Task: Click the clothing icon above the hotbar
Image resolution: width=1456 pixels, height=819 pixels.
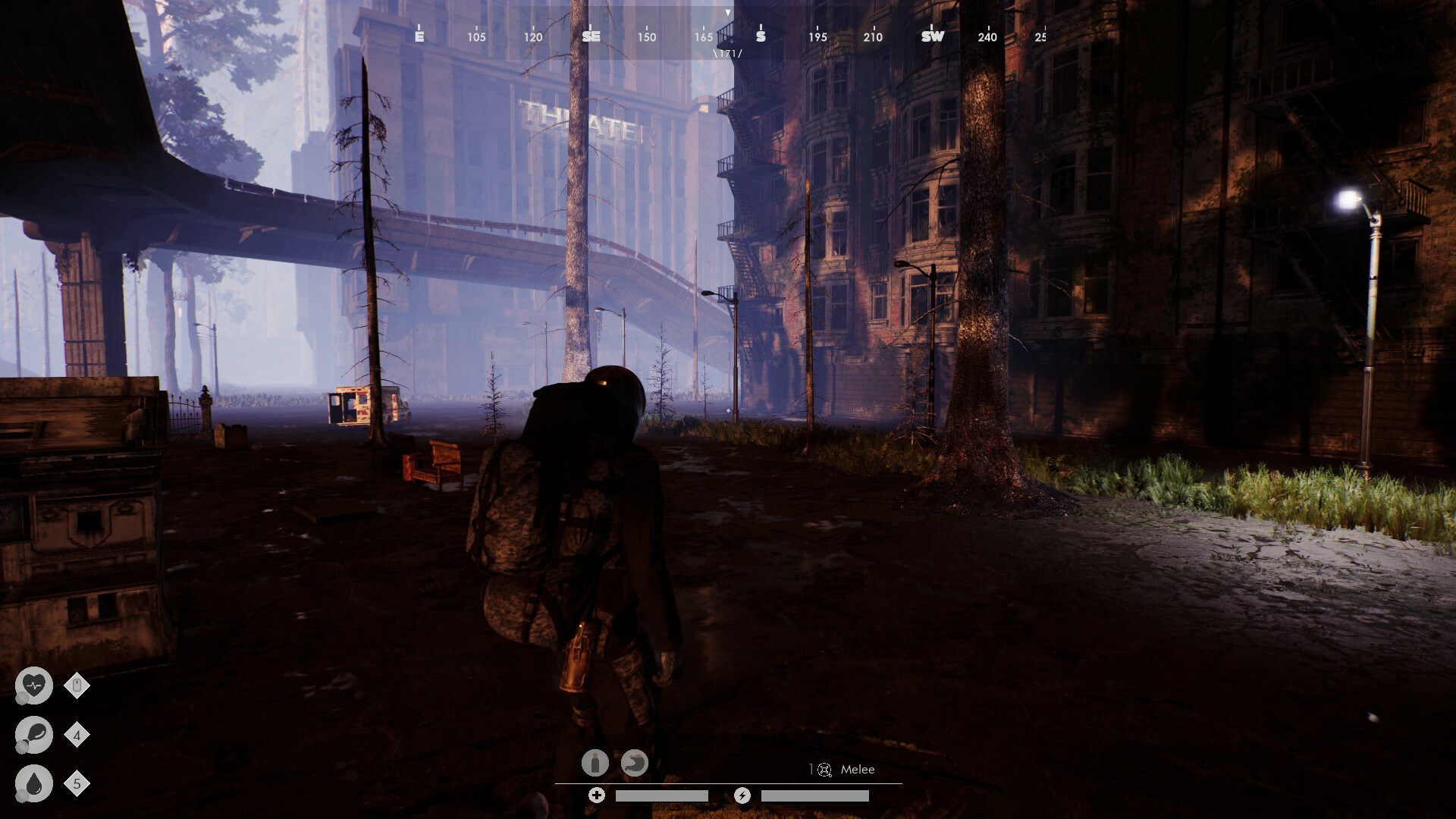Action: pos(595,764)
